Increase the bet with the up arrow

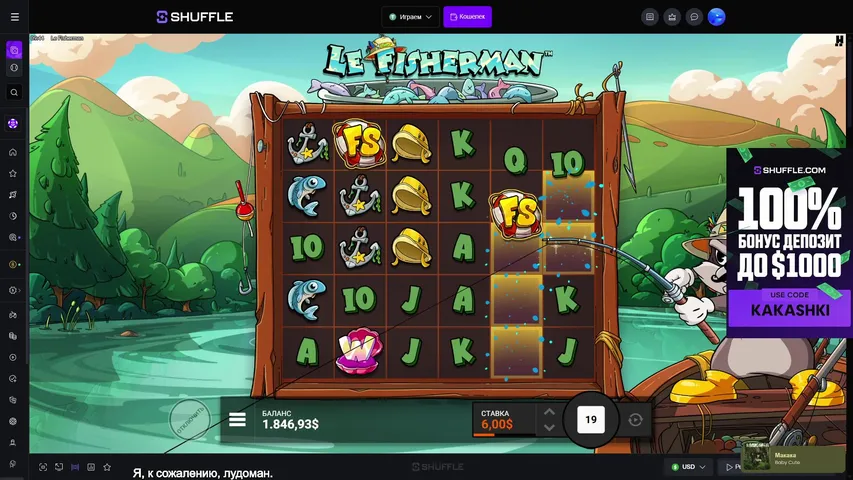pyautogui.click(x=547, y=411)
